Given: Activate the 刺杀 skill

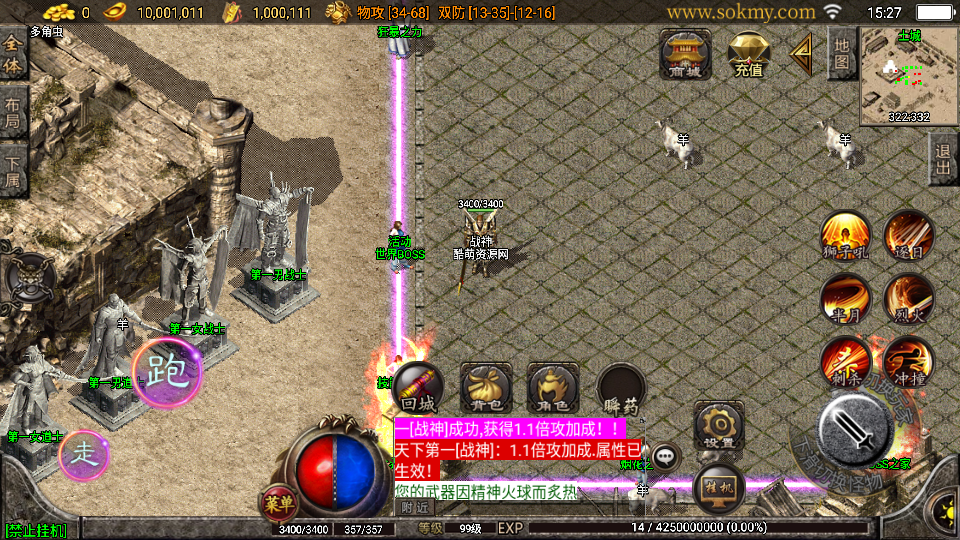Looking at the screenshot, I should coord(846,361).
